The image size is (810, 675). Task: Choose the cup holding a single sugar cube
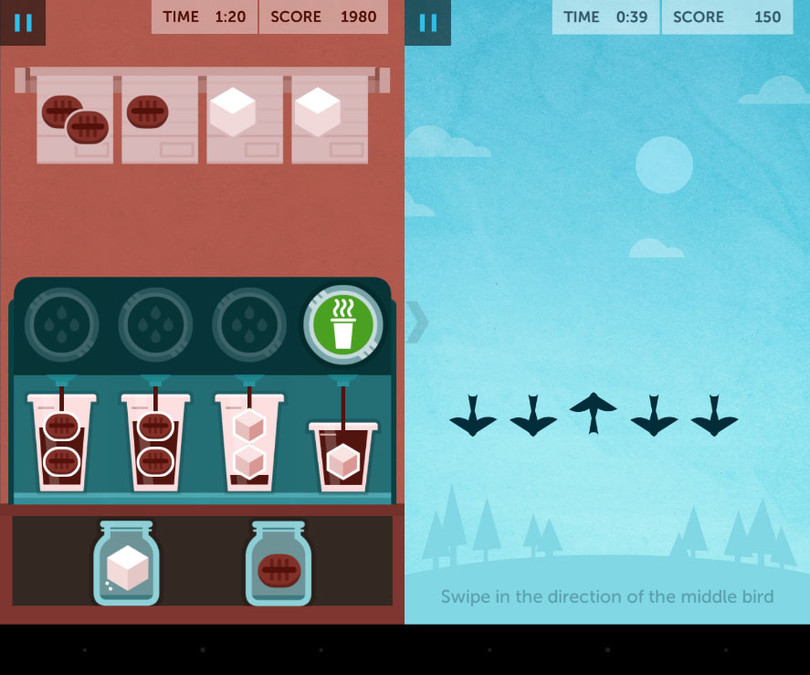pyautogui.click(x=342, y=456)
